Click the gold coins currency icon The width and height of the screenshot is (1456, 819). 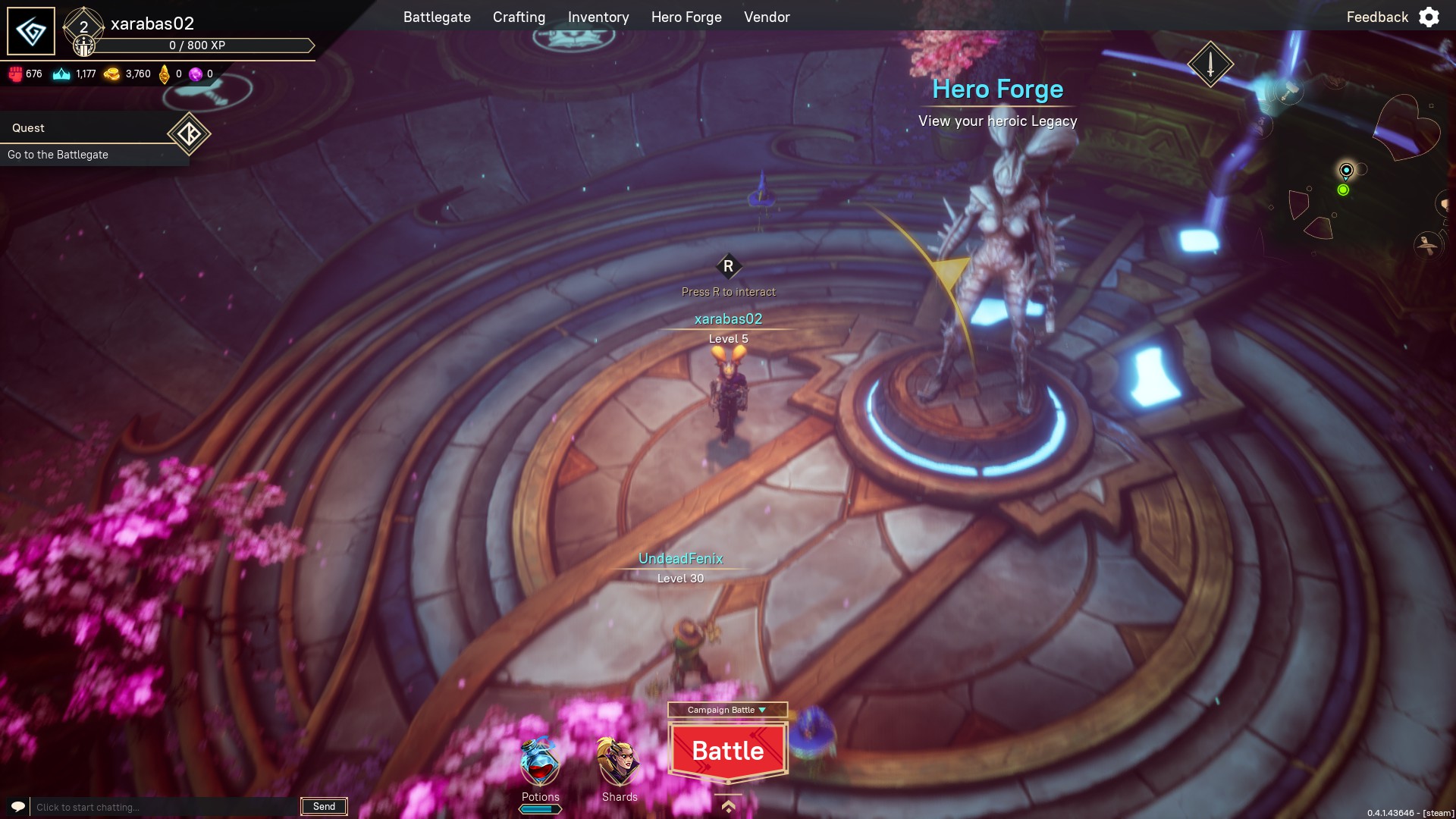click(x=112, y=73)
